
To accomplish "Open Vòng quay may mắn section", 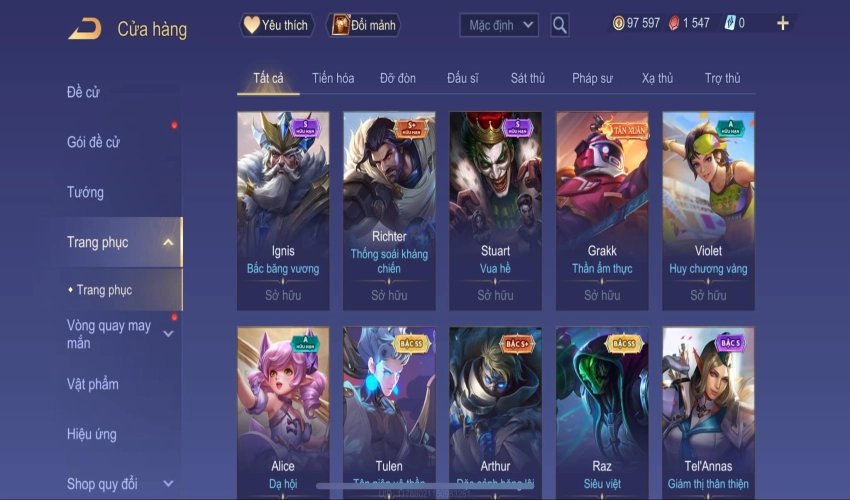I will (109, 334).
